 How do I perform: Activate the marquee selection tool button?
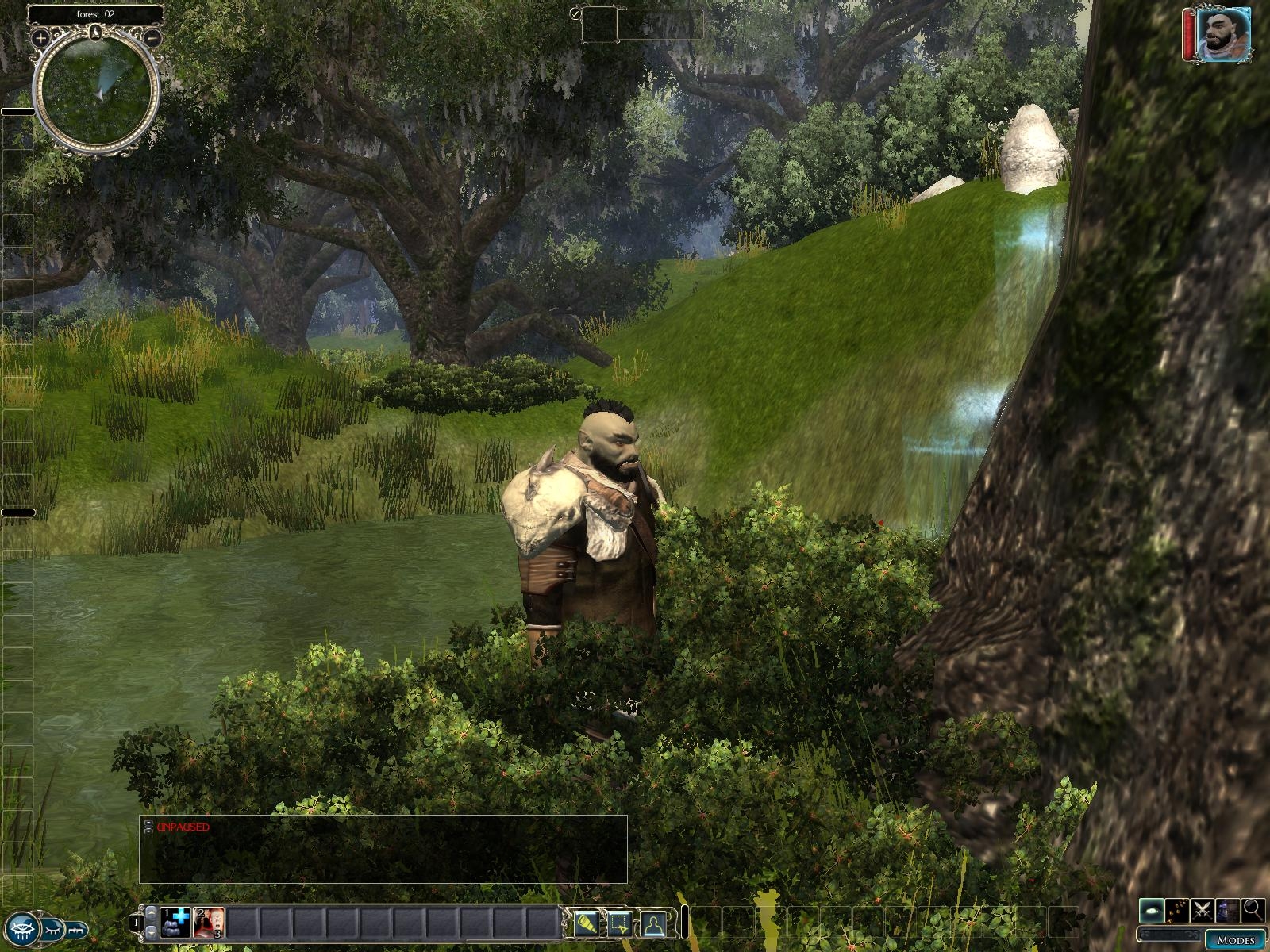[x=620, y=923]
